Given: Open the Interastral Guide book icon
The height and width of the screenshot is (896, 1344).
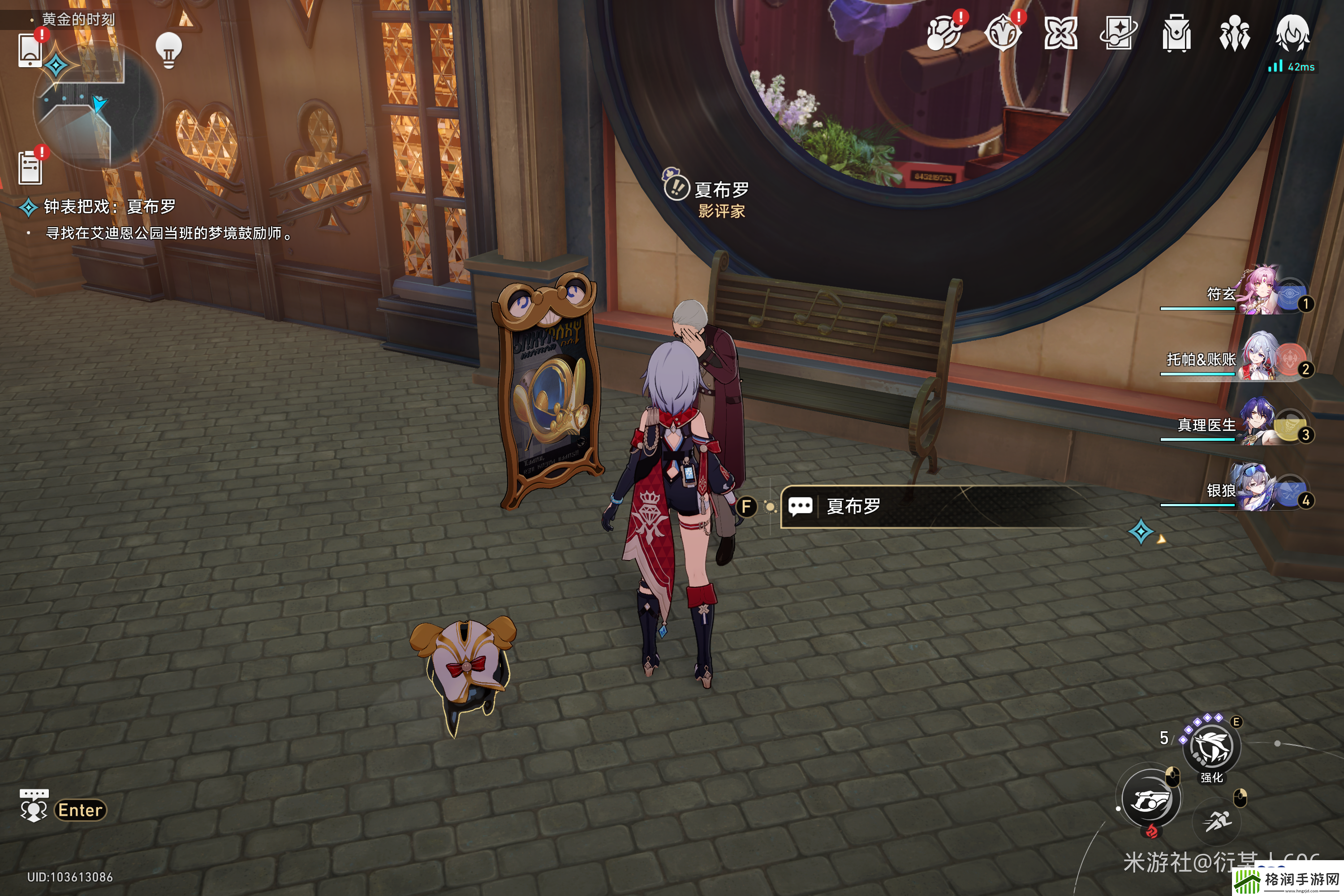Looking at the screenshot, I should (1118, 33).
